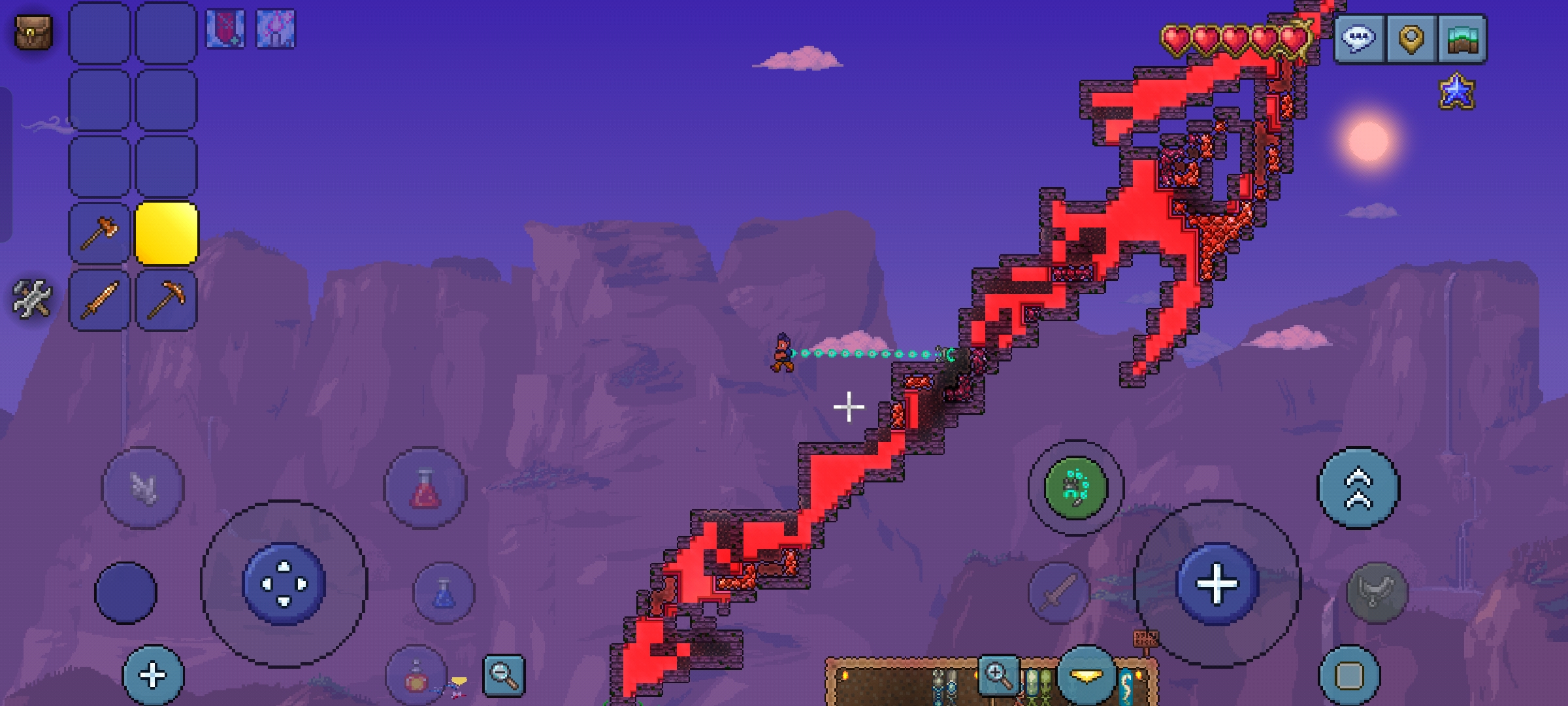
Task: Use the blue mana potion button
Action: coord(444,593)
